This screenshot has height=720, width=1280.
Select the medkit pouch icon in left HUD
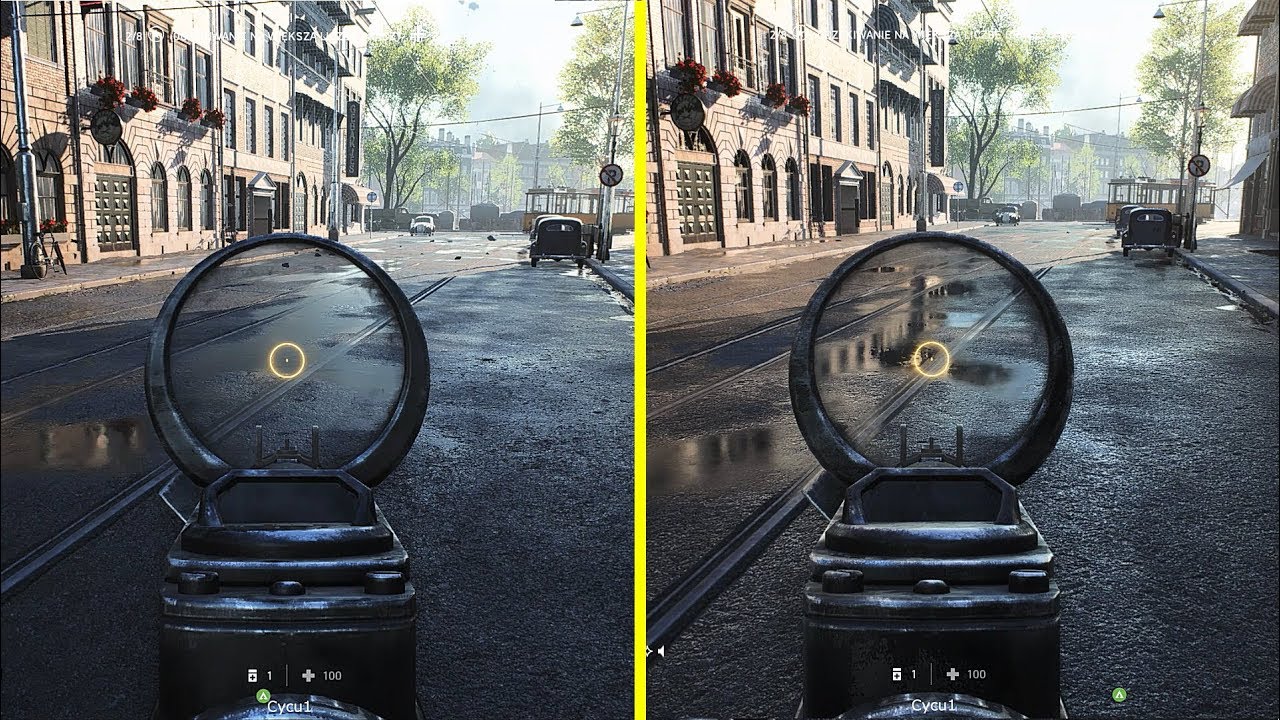coord(253,675)
